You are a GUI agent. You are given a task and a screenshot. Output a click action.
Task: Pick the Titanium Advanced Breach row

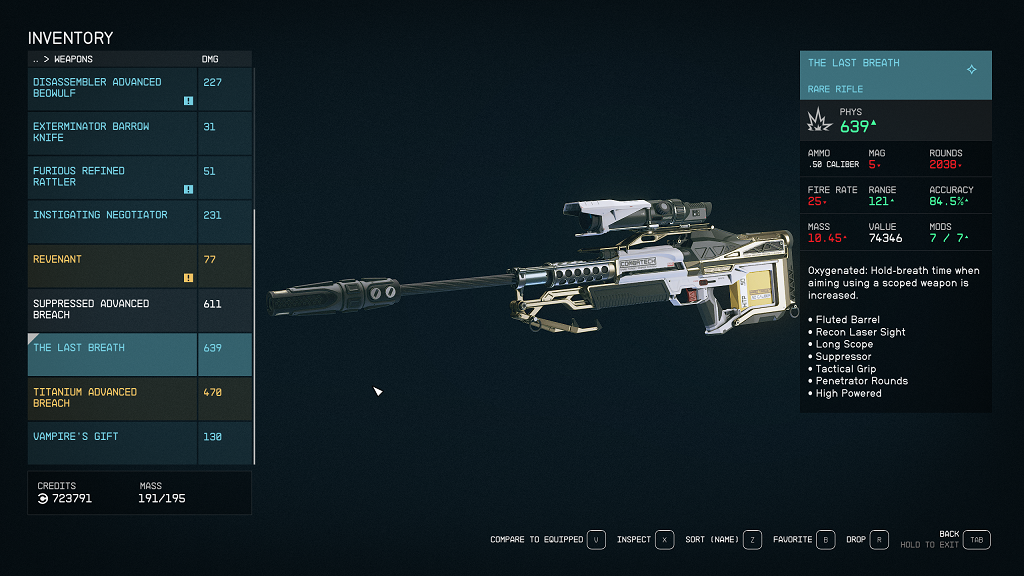click(112, 398)
